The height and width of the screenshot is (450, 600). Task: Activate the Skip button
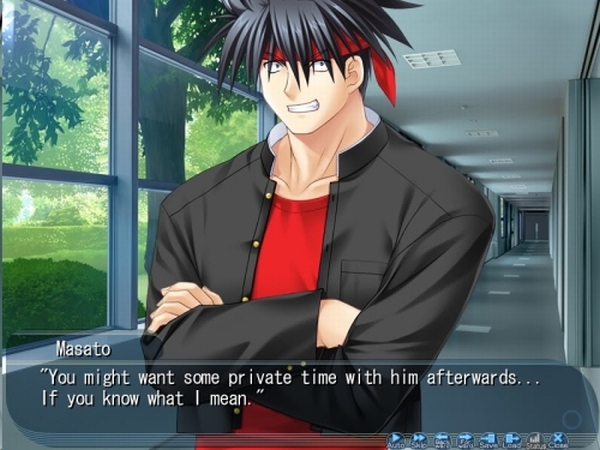point(419,439)
